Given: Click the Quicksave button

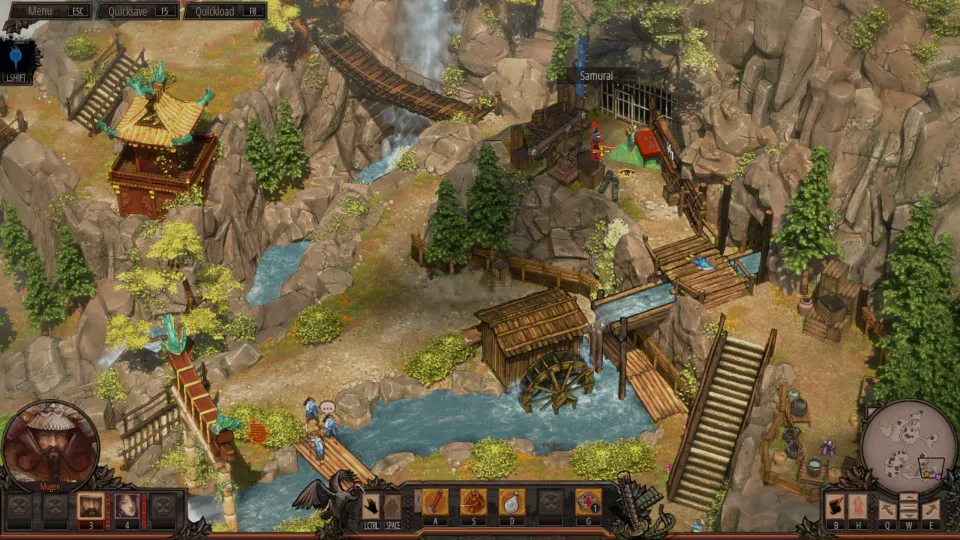Looking at the screenshot, I should click(x=141, y=11).
